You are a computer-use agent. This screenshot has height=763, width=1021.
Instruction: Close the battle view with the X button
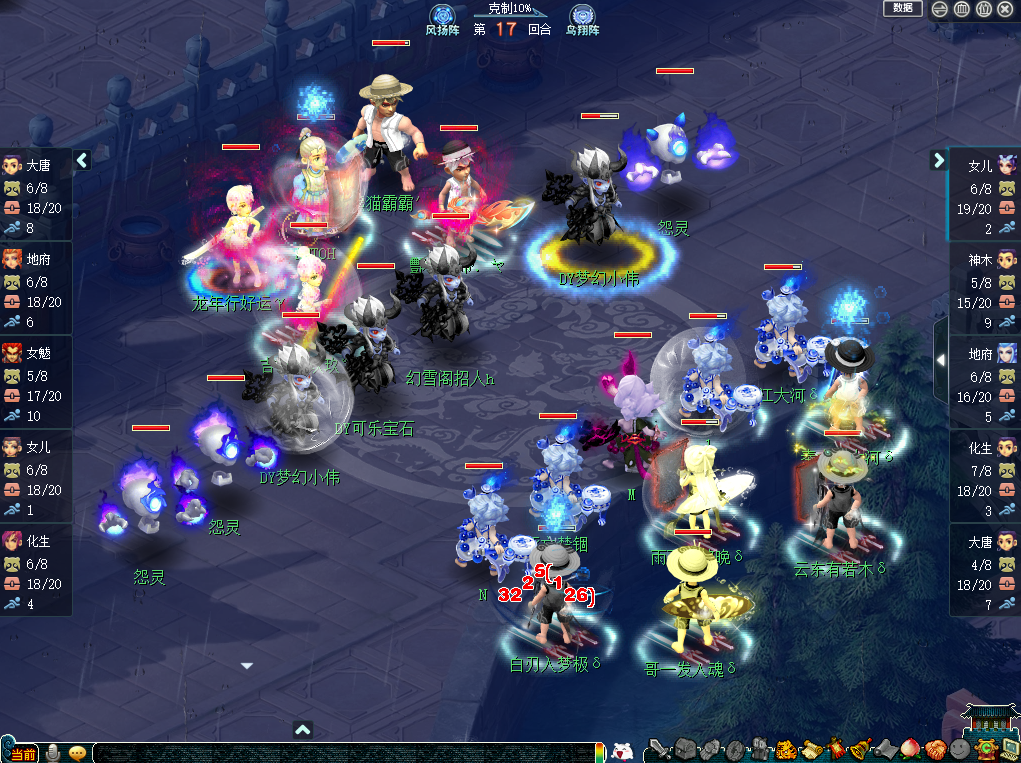pos(1006,9)
